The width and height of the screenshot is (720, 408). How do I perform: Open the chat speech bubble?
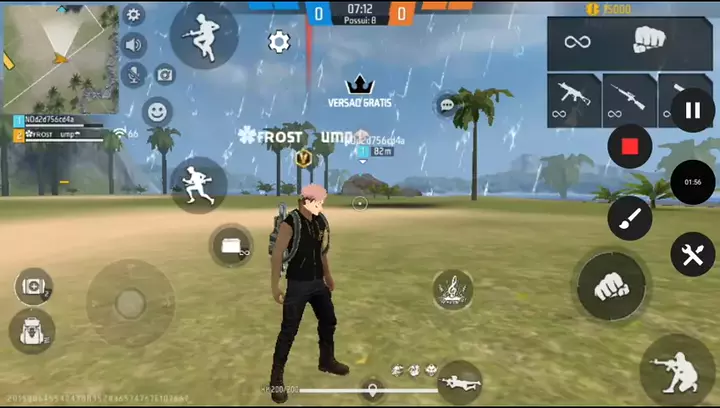(x=446, y=104)
